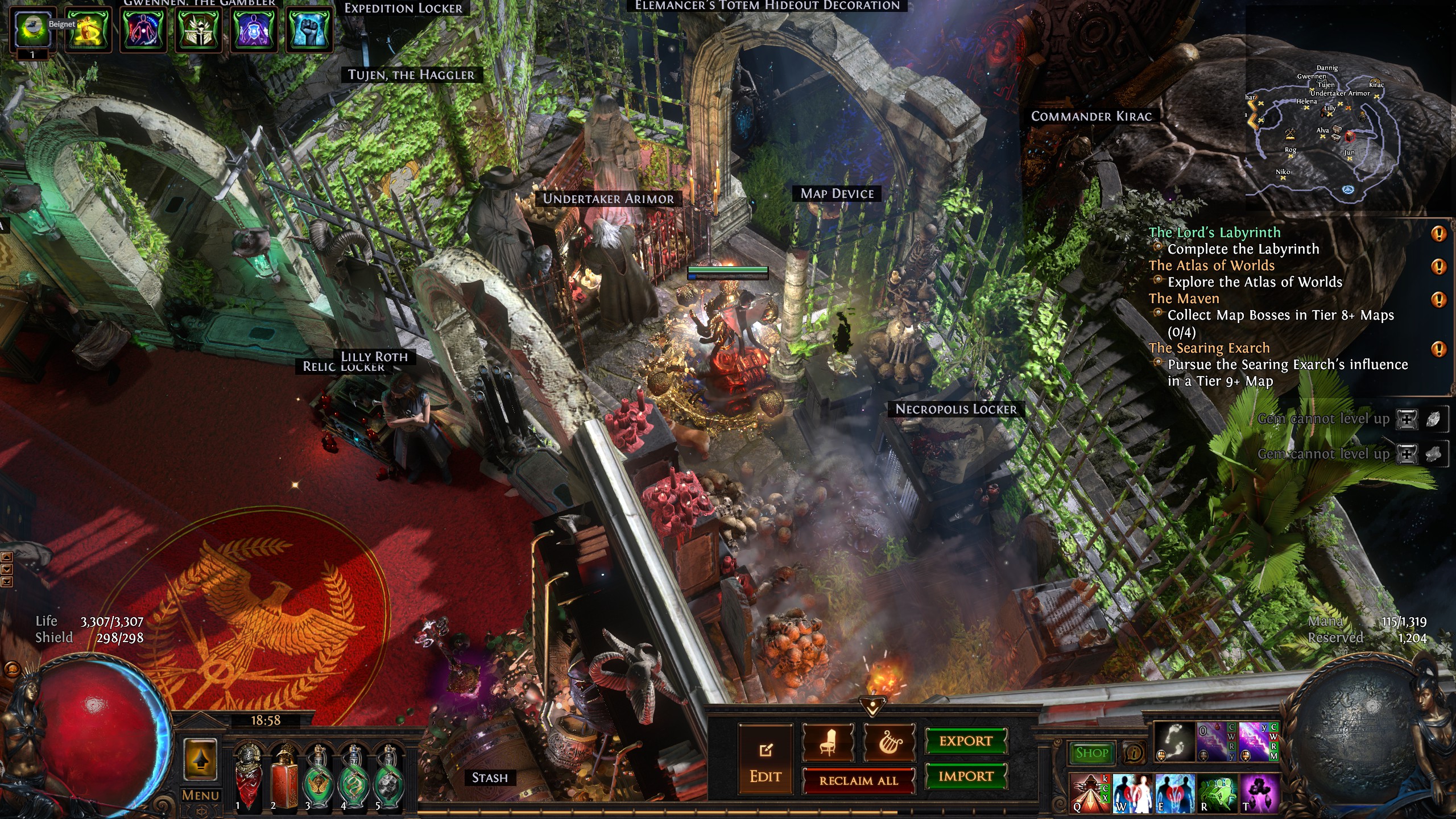Open the Menu button
1456x819 pixels.
(x=200, y=795)
